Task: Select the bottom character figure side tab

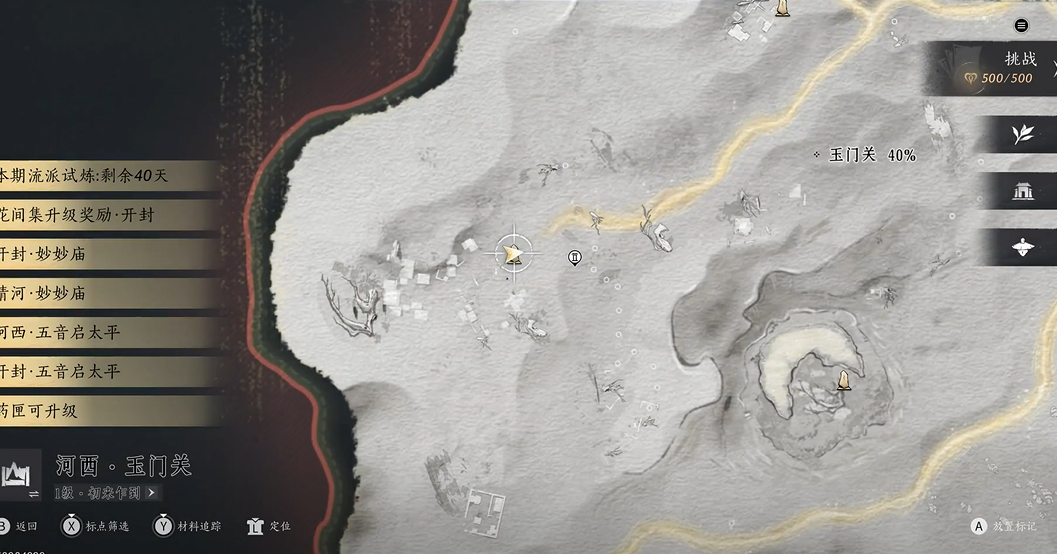Action: click(1022, 248)
